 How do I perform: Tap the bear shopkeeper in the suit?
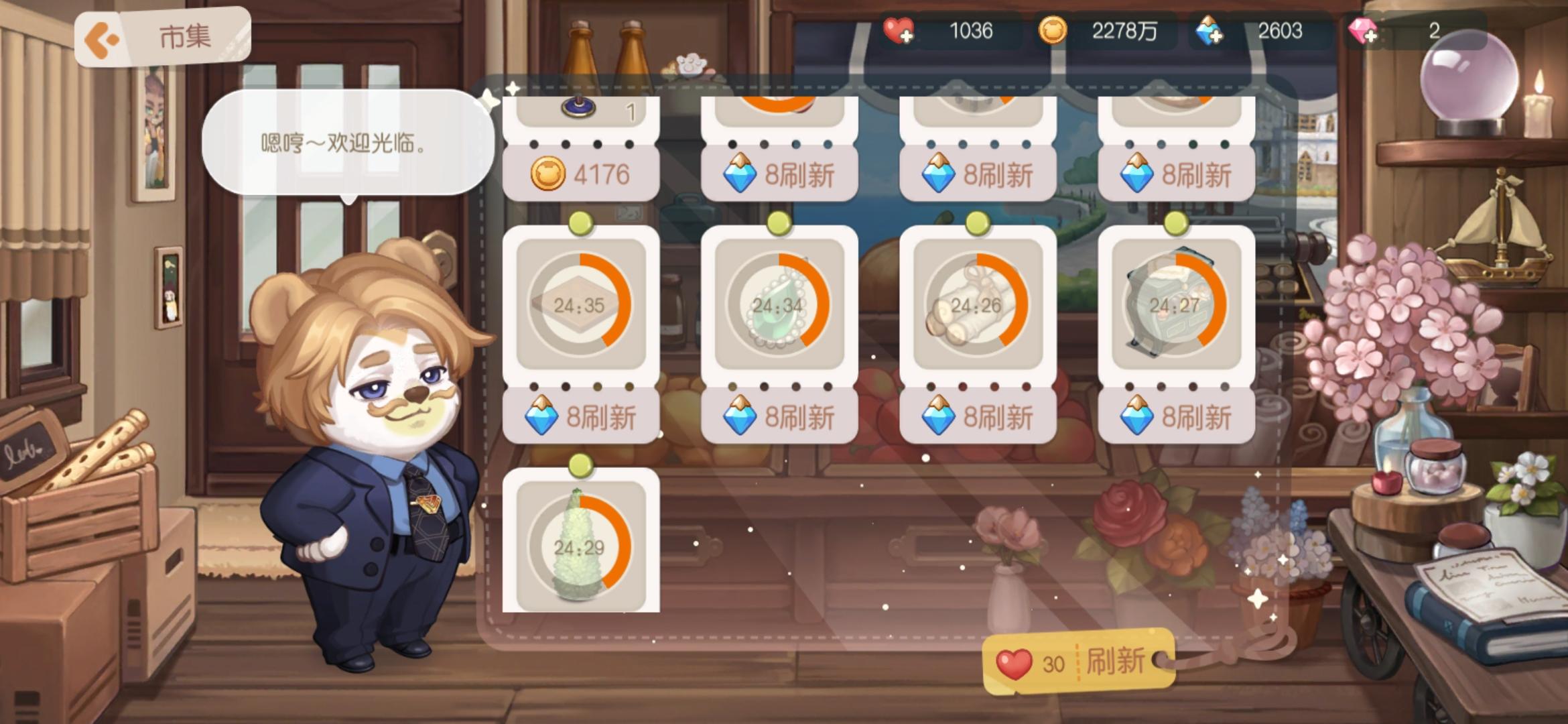[382, 469]
